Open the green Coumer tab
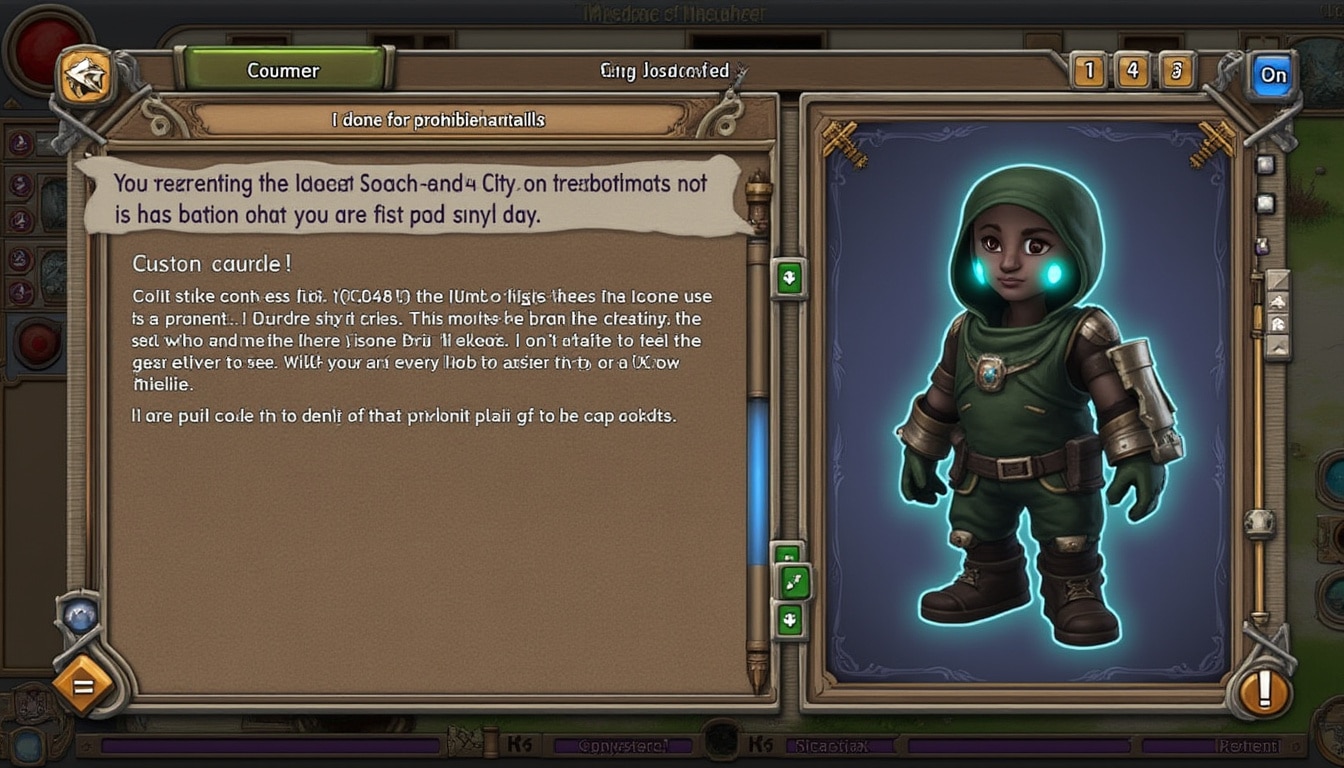 click(284, 71)
